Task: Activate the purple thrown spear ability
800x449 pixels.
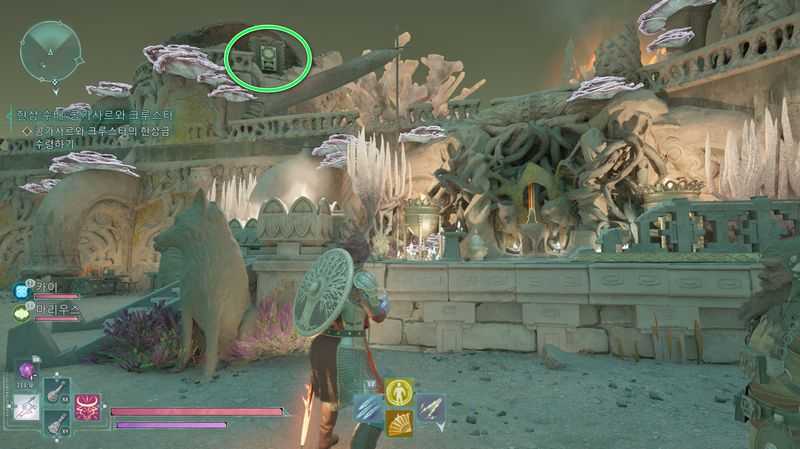Action: [430, 407]
